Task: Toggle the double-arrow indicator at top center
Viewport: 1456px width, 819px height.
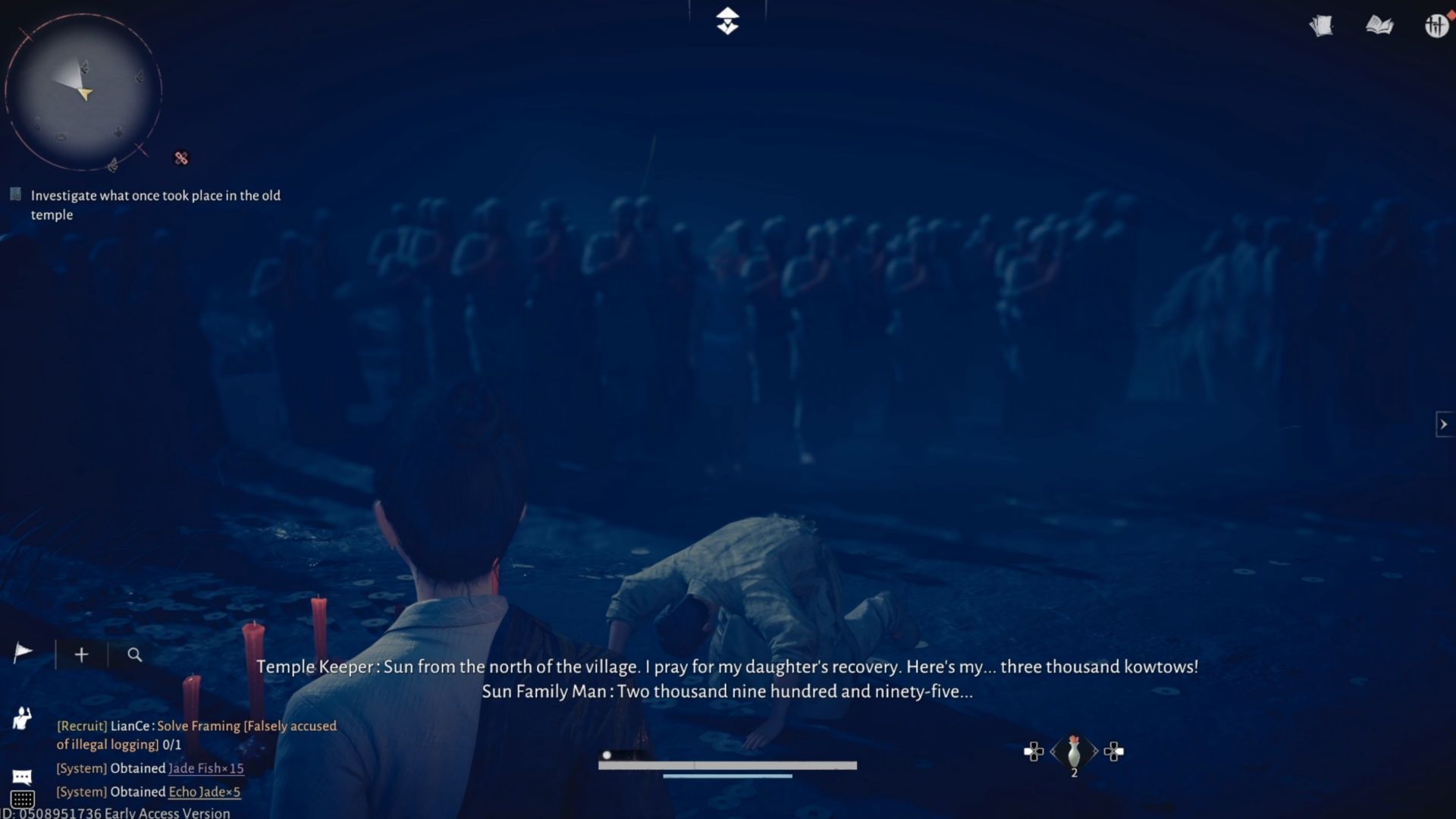Action: click(x=728, y=21)
